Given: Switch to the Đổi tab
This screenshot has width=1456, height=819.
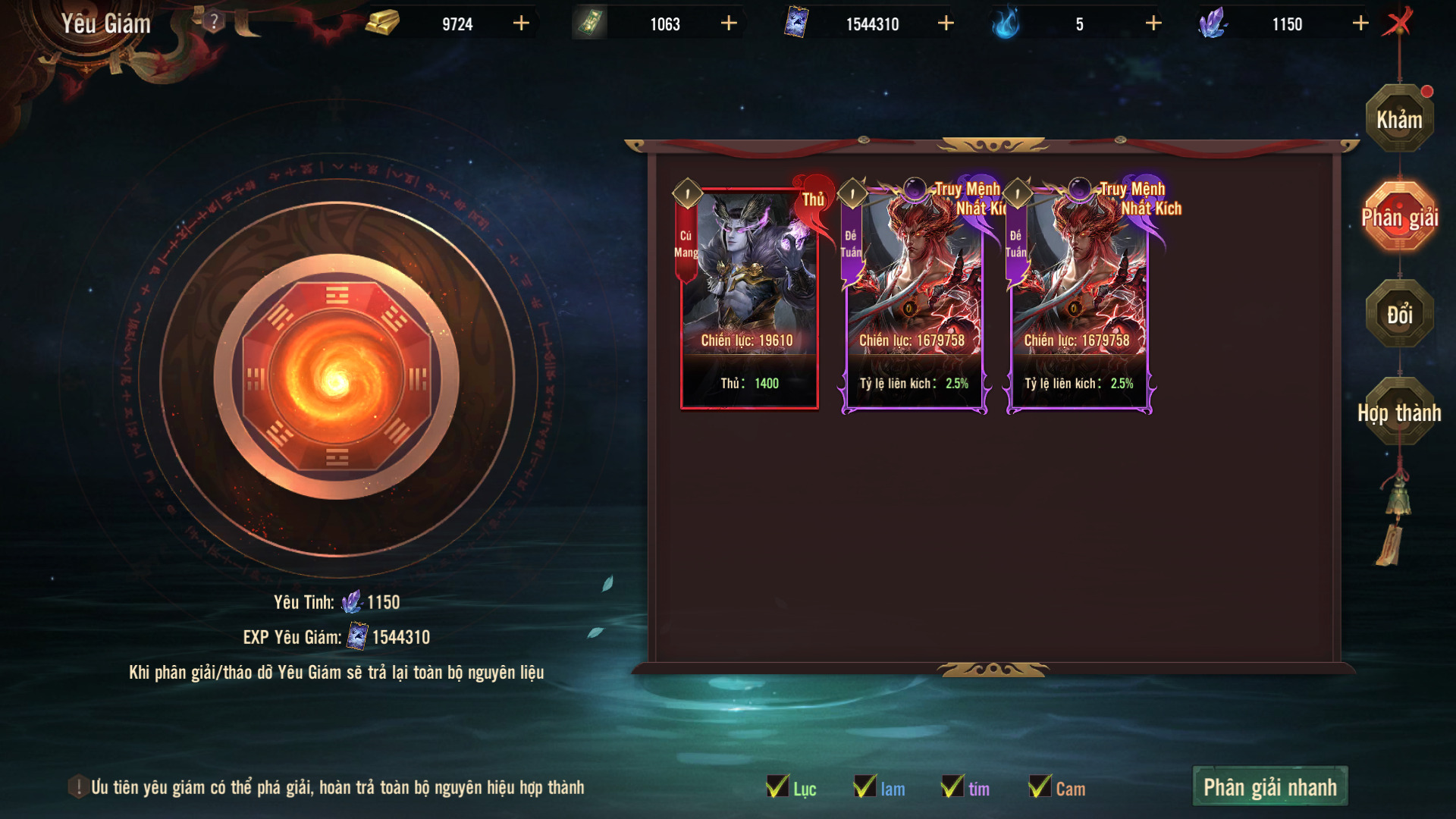Looking at the screenshot, I should tap(1399, 315).
